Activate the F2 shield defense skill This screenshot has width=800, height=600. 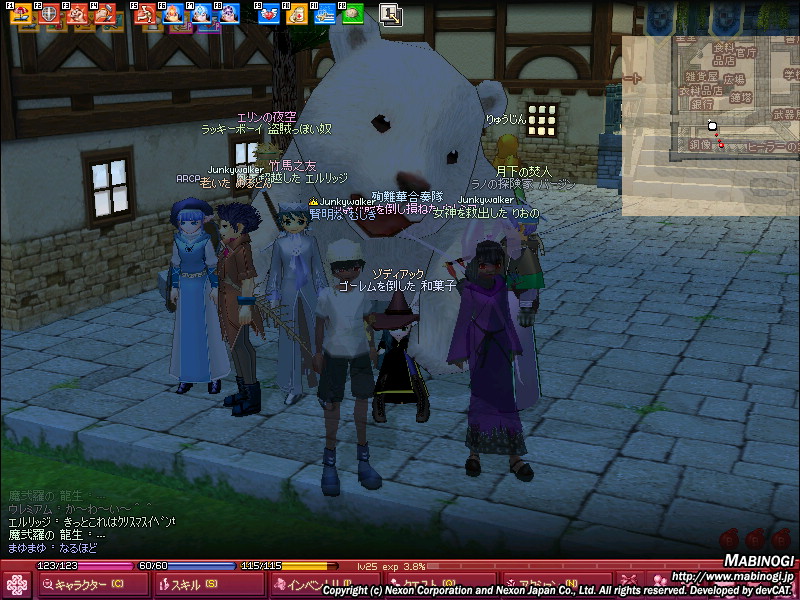[48, 14]
